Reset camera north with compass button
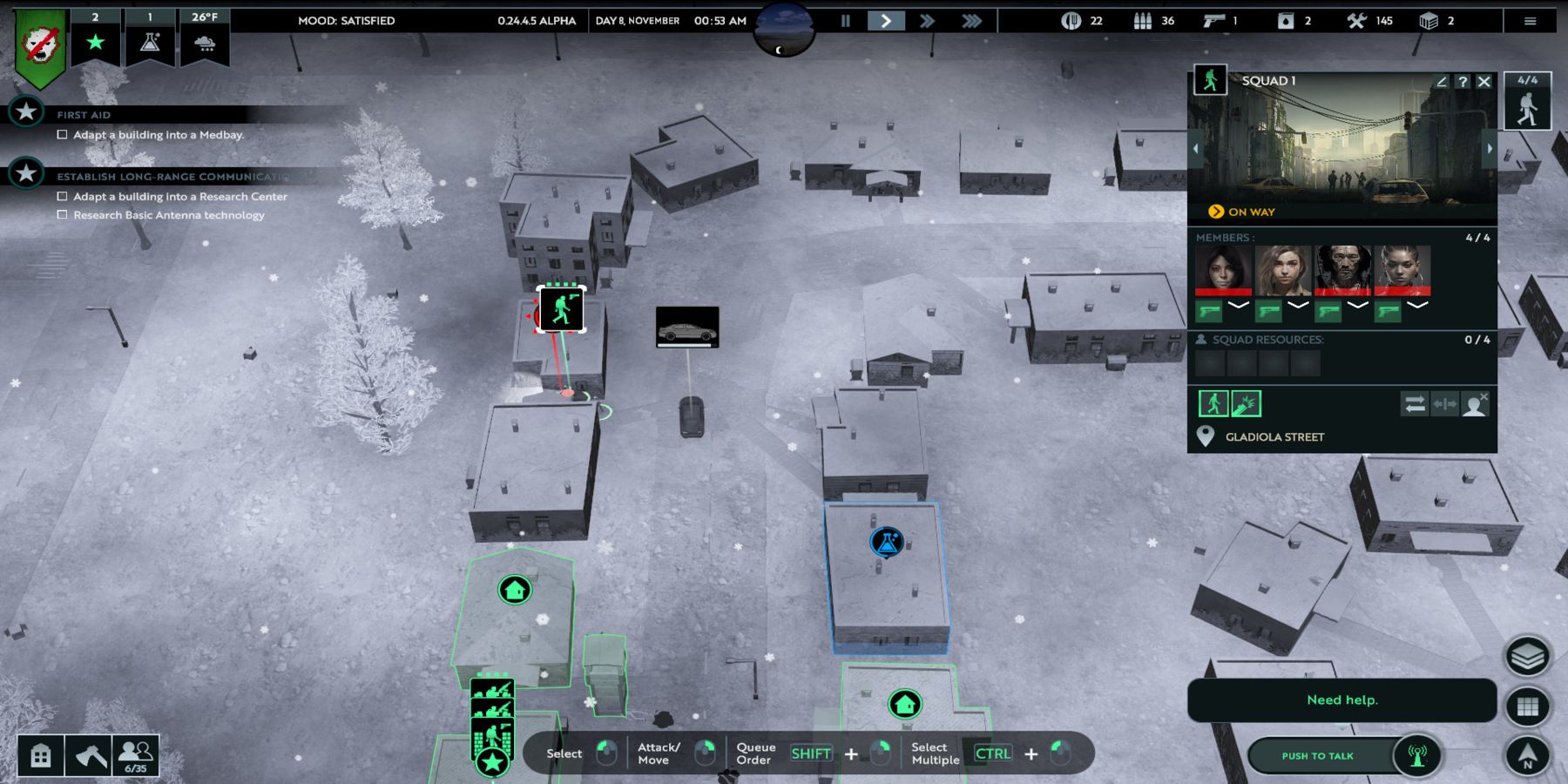Screen dimensions: 1568x784 pos(1527,755)
